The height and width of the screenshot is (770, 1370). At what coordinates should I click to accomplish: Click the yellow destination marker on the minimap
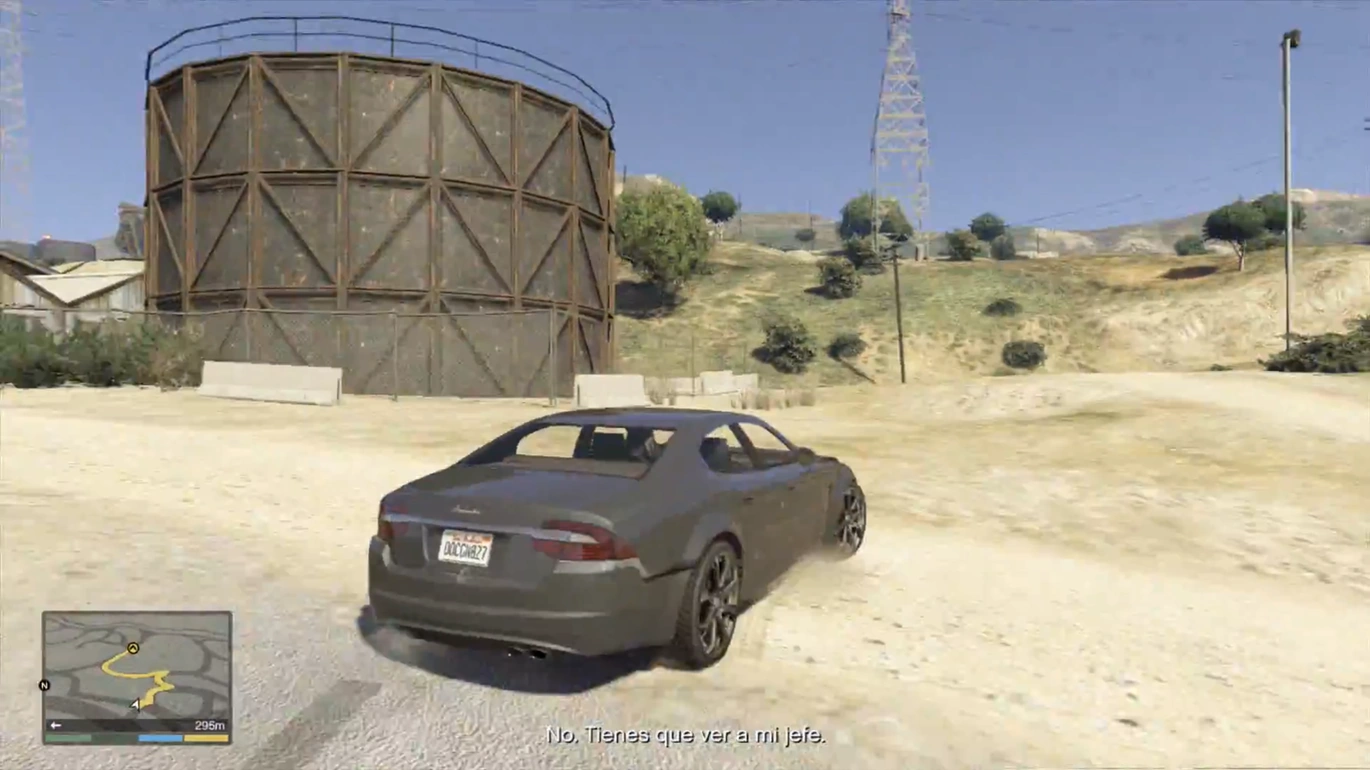click(x=133, y=648)
